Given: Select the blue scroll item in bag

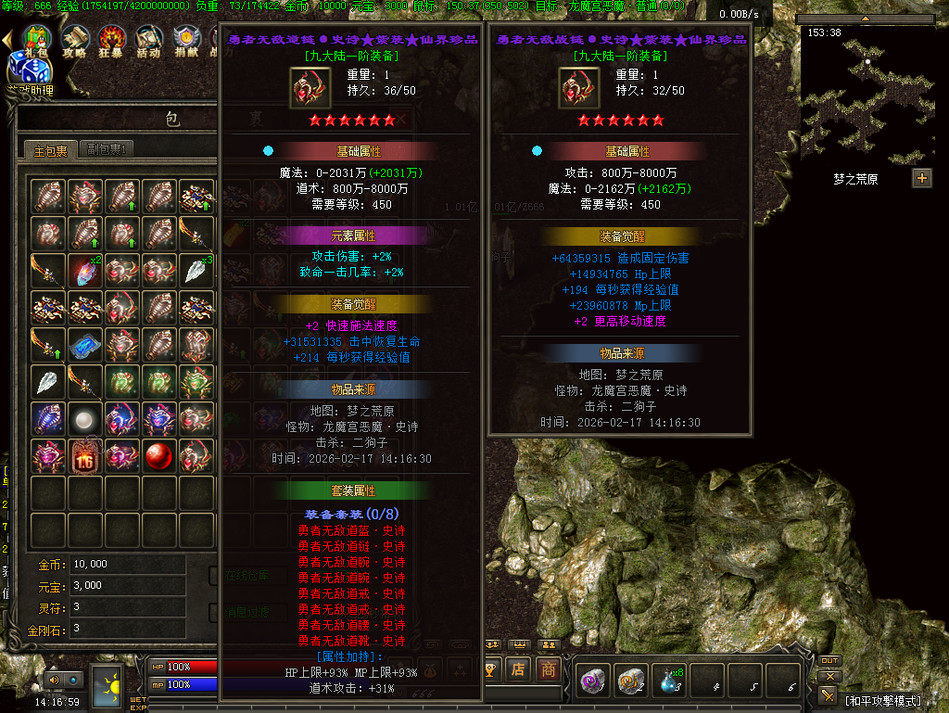Looking at the screenshot, I should pos(85,343).
